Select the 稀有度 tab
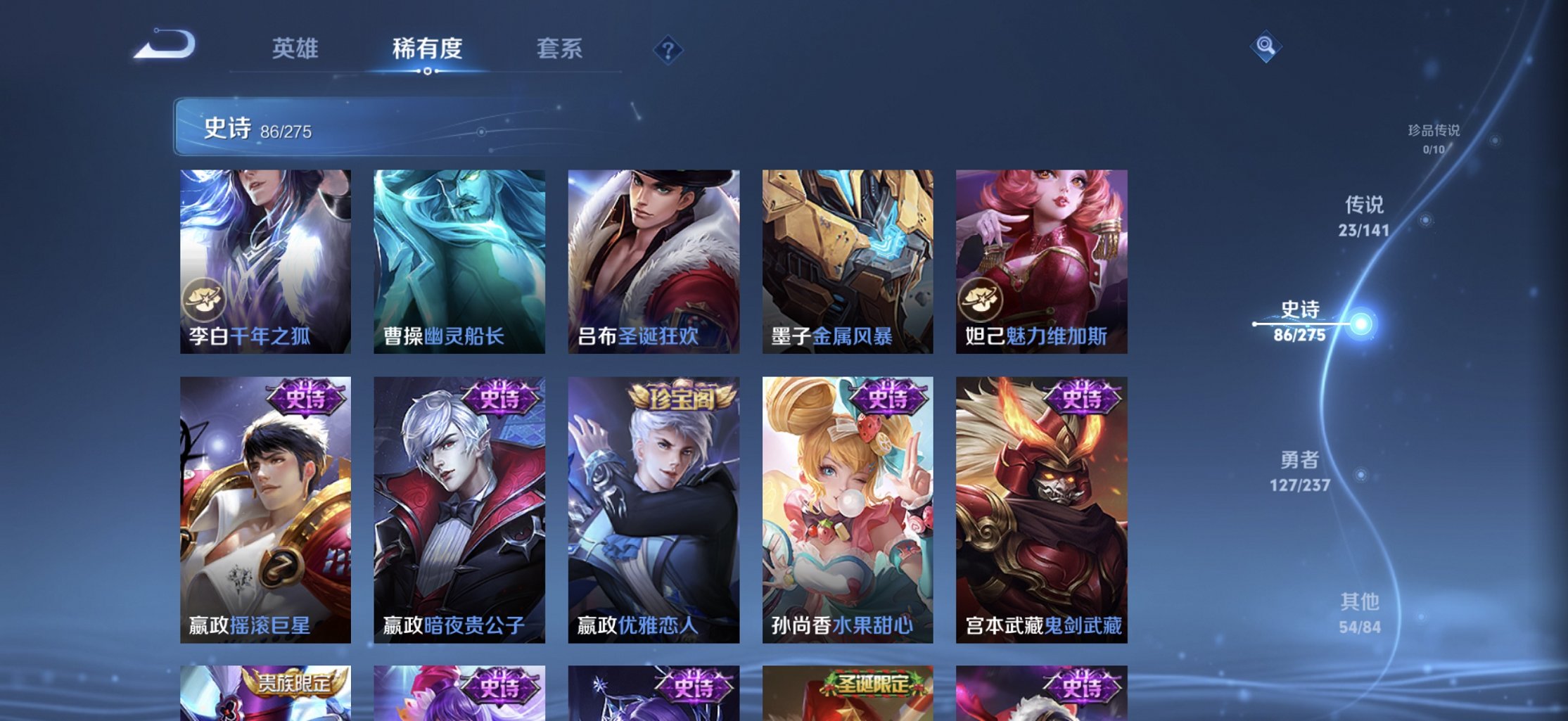This screenshot has width=1568, height=721. 427,49
